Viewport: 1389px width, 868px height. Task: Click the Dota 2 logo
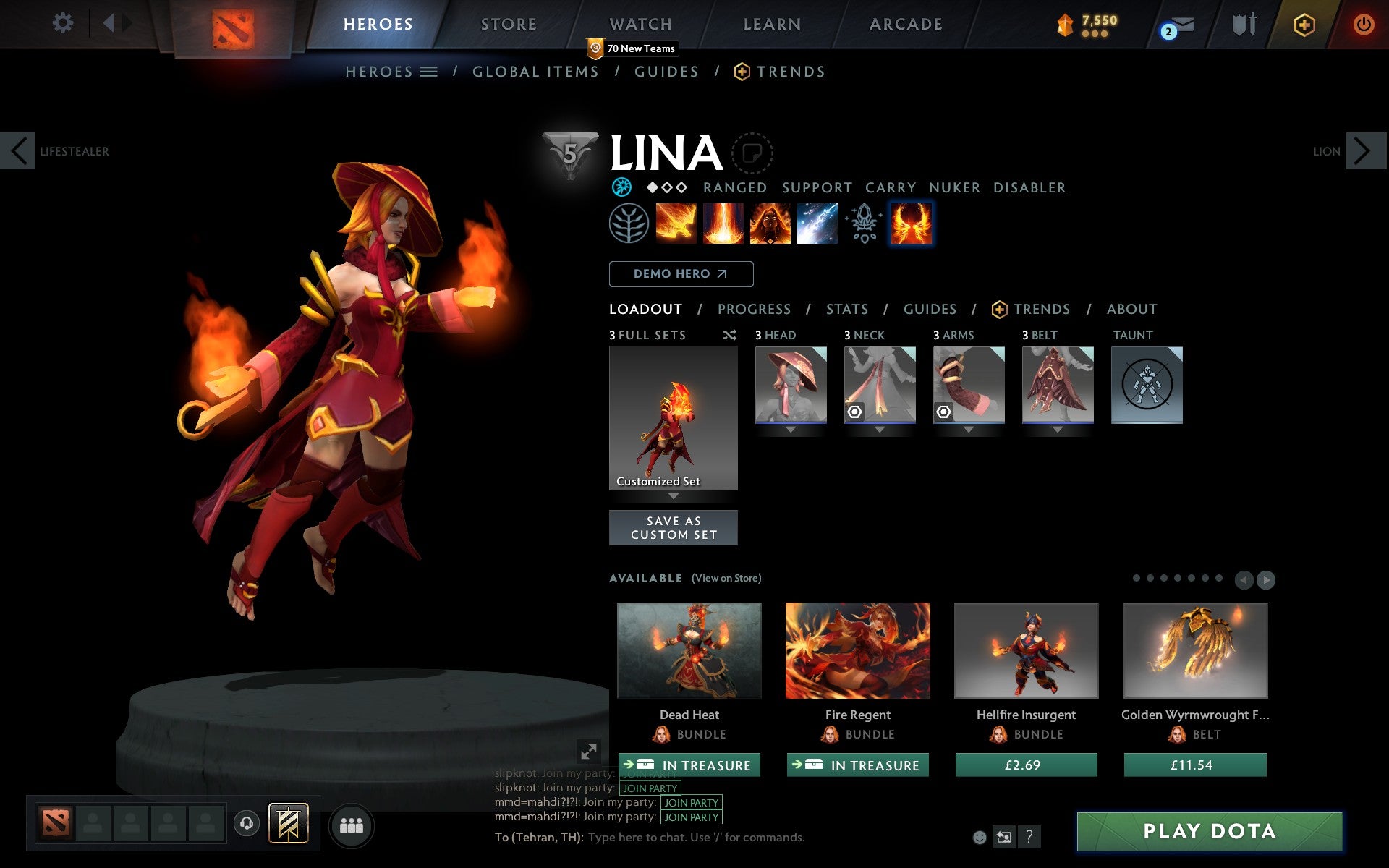233,22
